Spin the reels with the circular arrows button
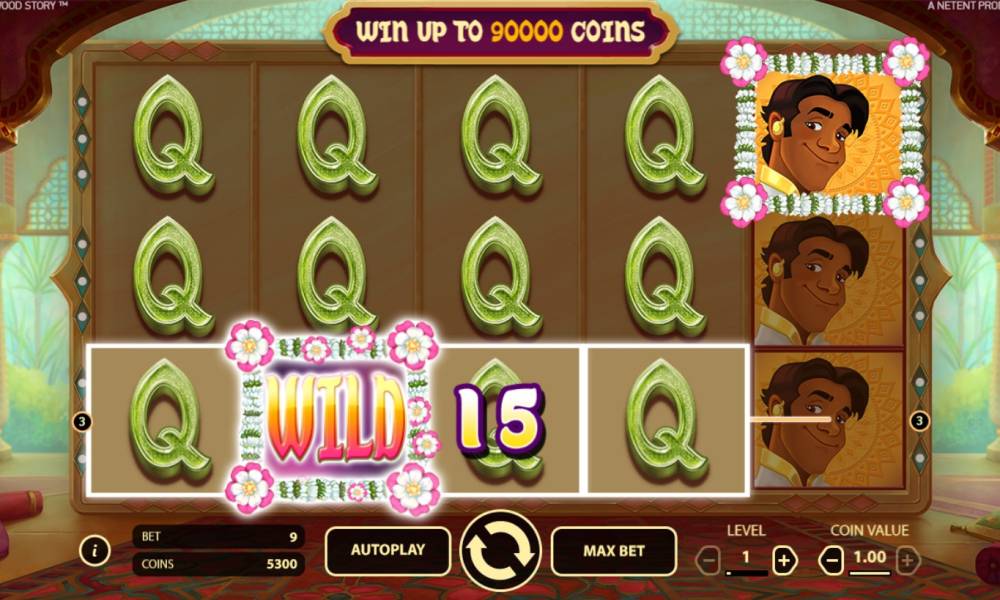Image resolution: width=1000 pixels, height=600 pixels. [500, 551]
